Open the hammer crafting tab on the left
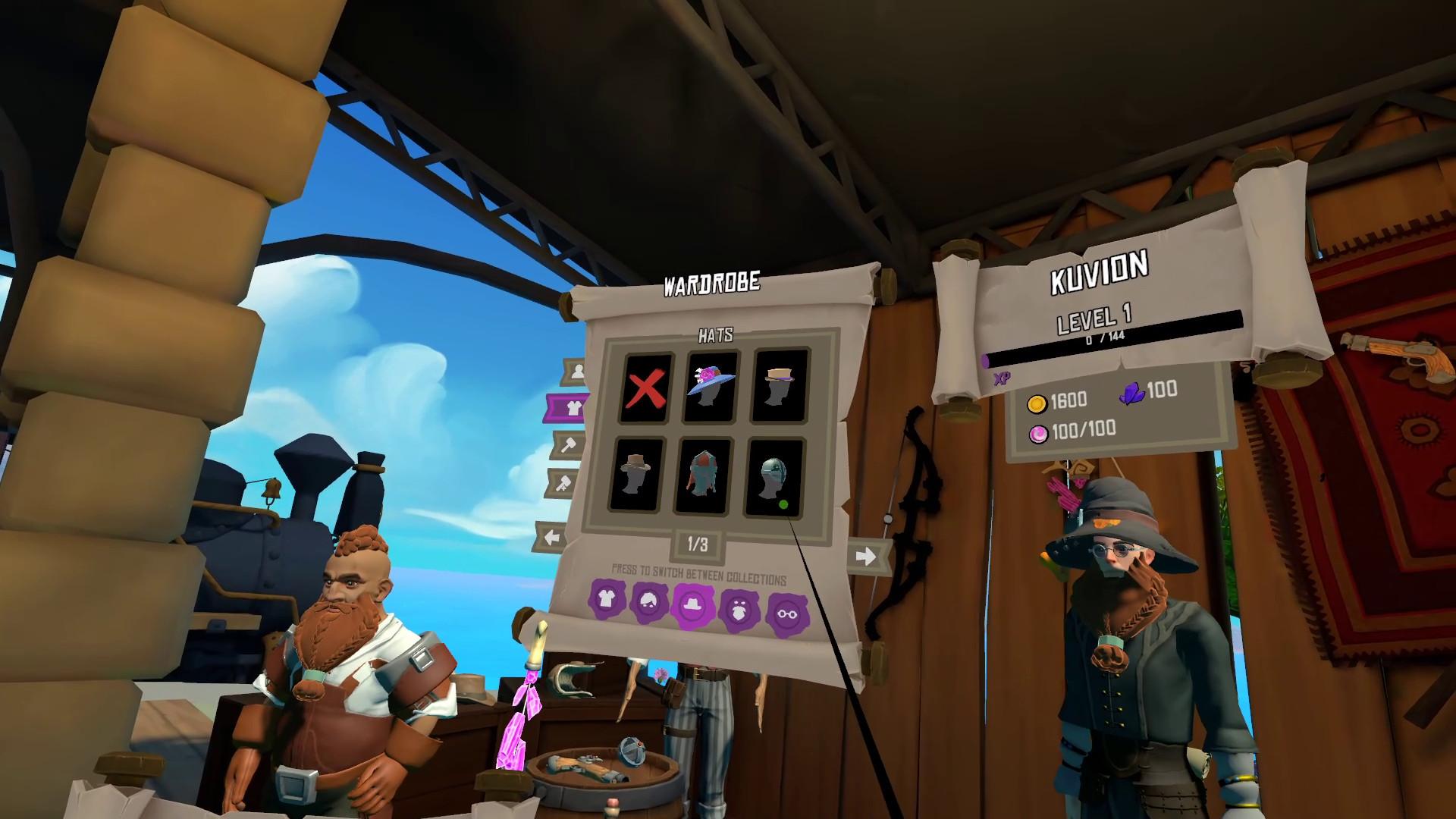 568,444
